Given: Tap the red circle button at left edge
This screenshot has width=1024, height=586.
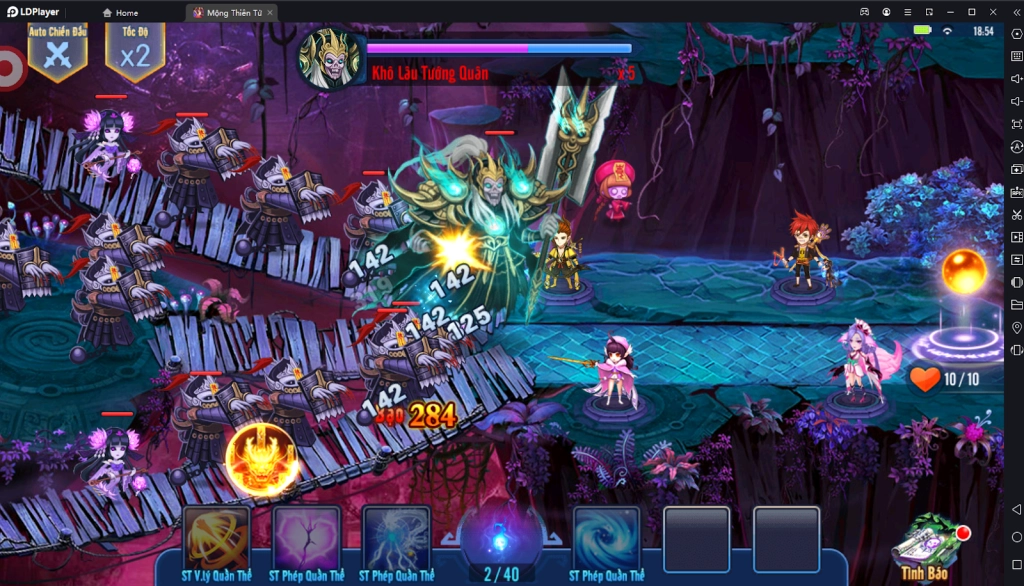Looking at the screenshot, I should tap(9, 69).
